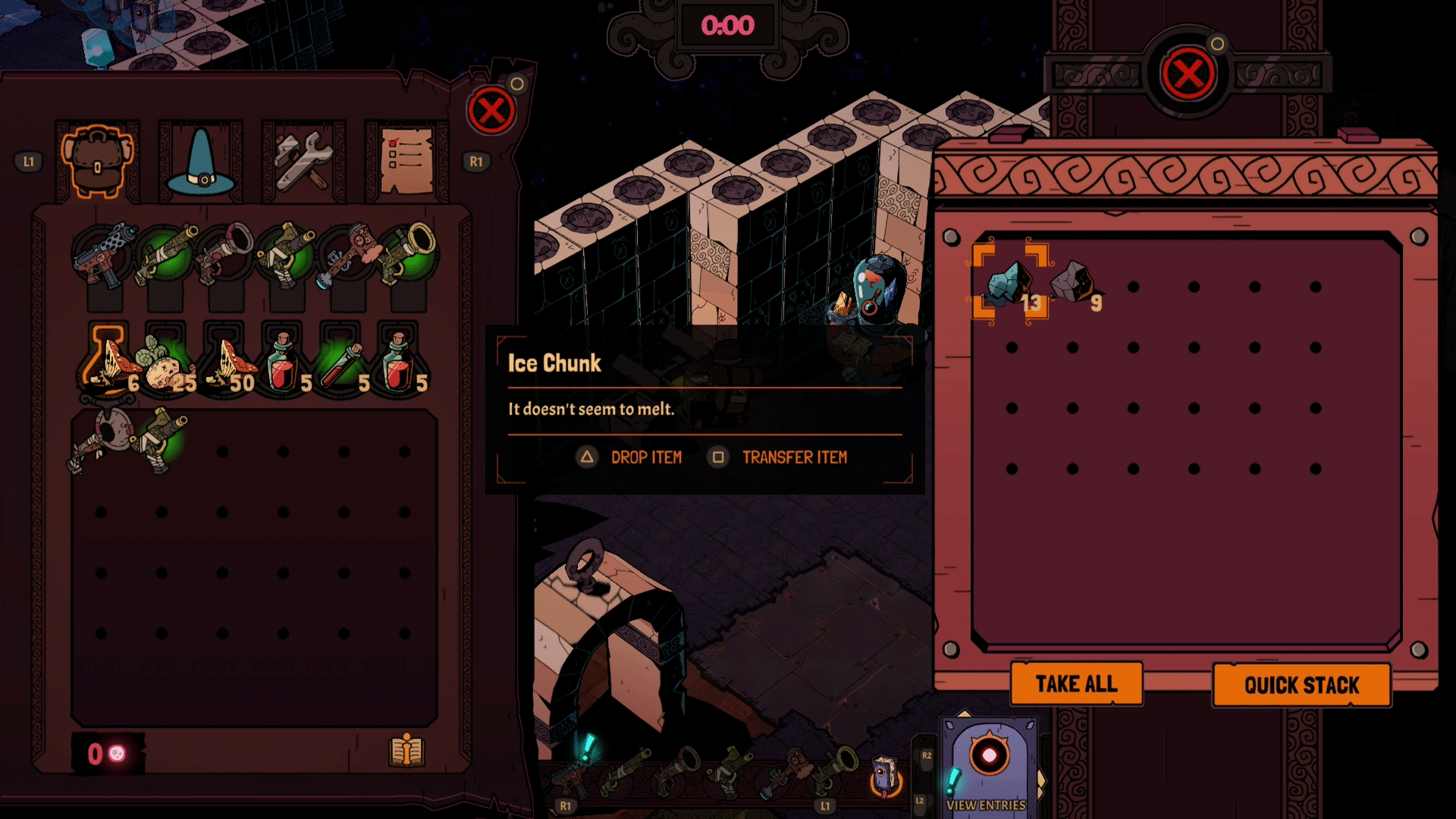1456x819 pixels.
Task: Open the View Entries journal card
Action: [988, 766]
